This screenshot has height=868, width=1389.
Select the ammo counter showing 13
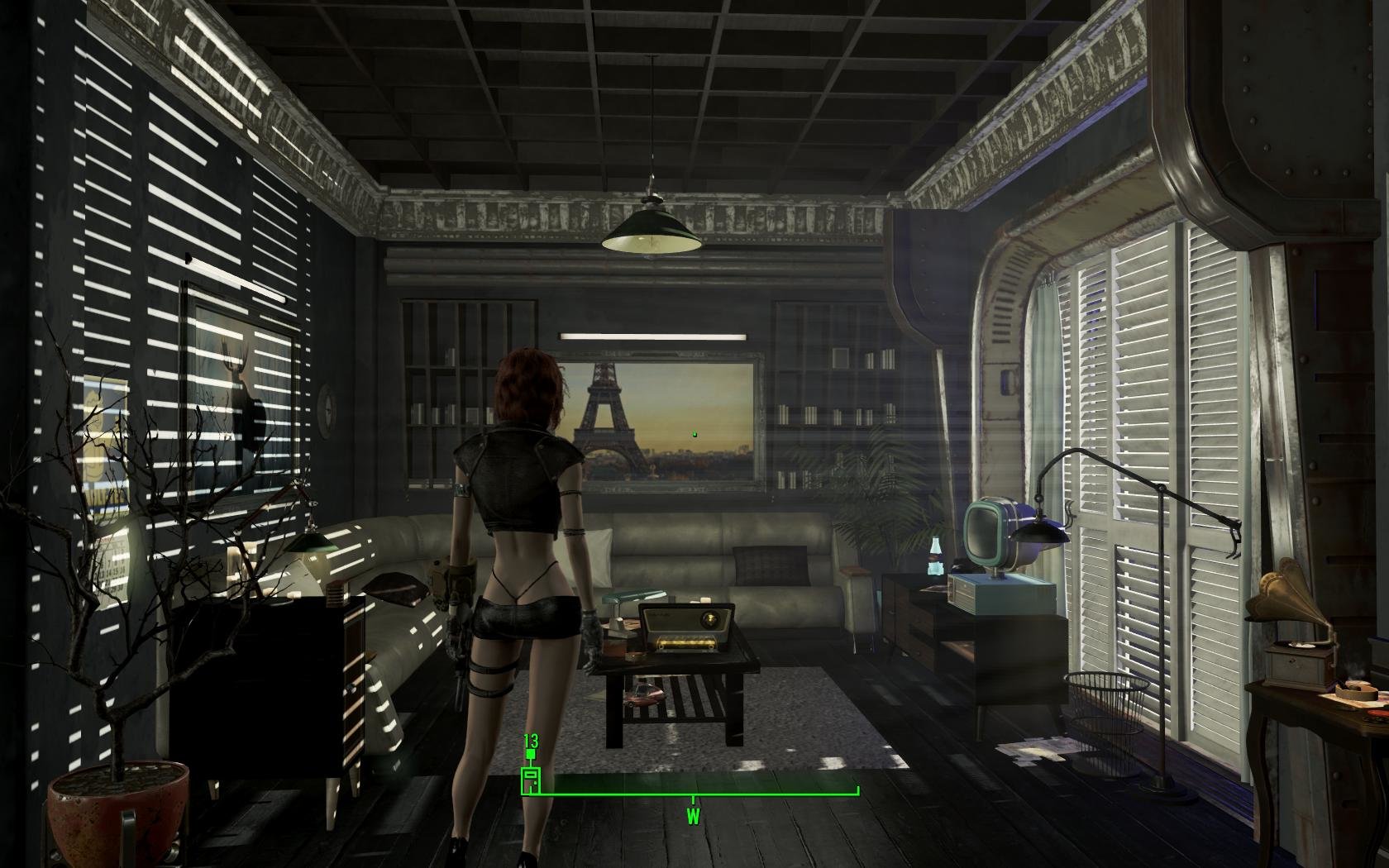coord(531,740)
